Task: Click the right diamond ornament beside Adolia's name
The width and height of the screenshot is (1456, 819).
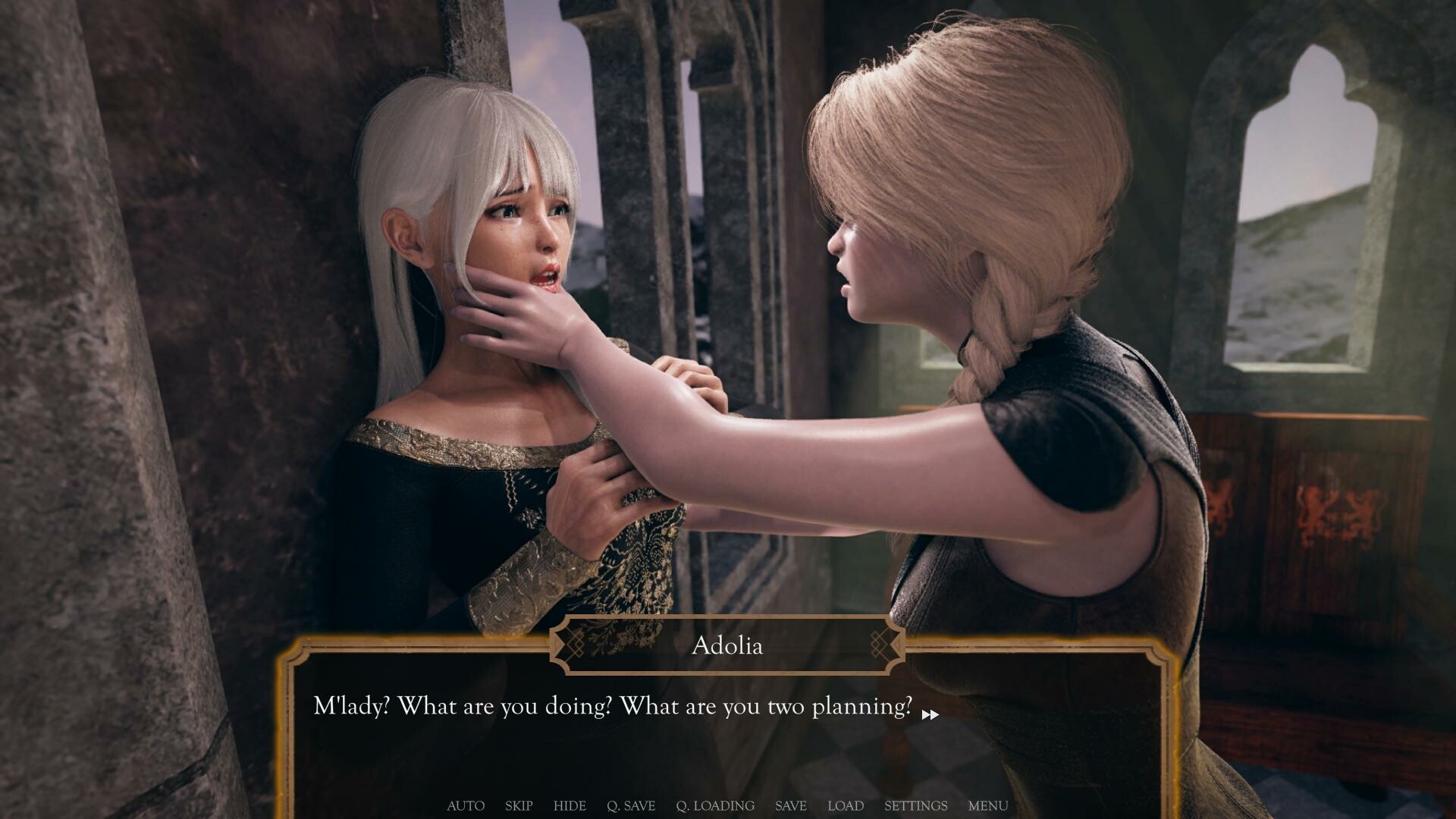Action: click(x=880, y=645)
